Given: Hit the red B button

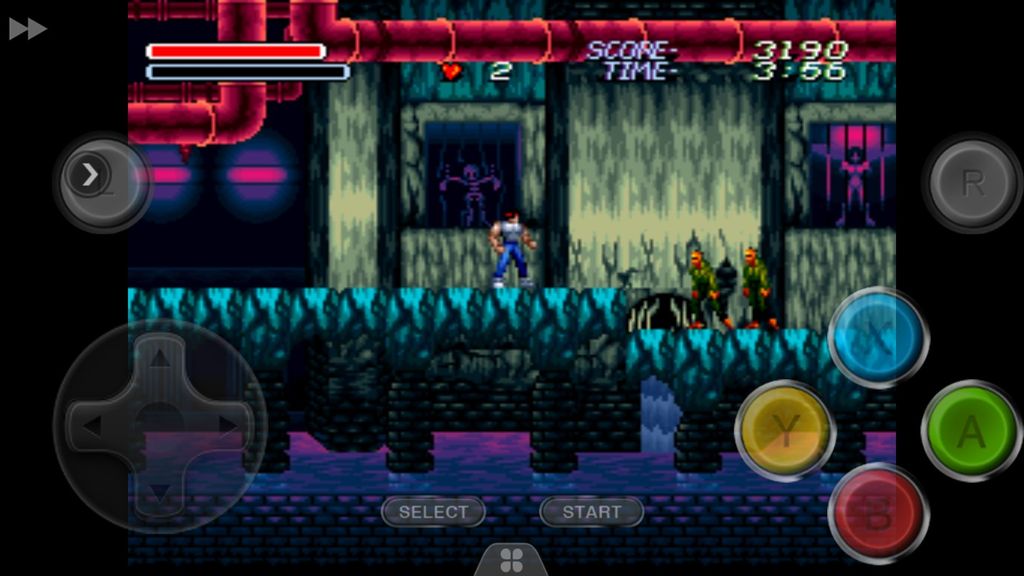Looking at the screenshot, I should tap(878, 514).
